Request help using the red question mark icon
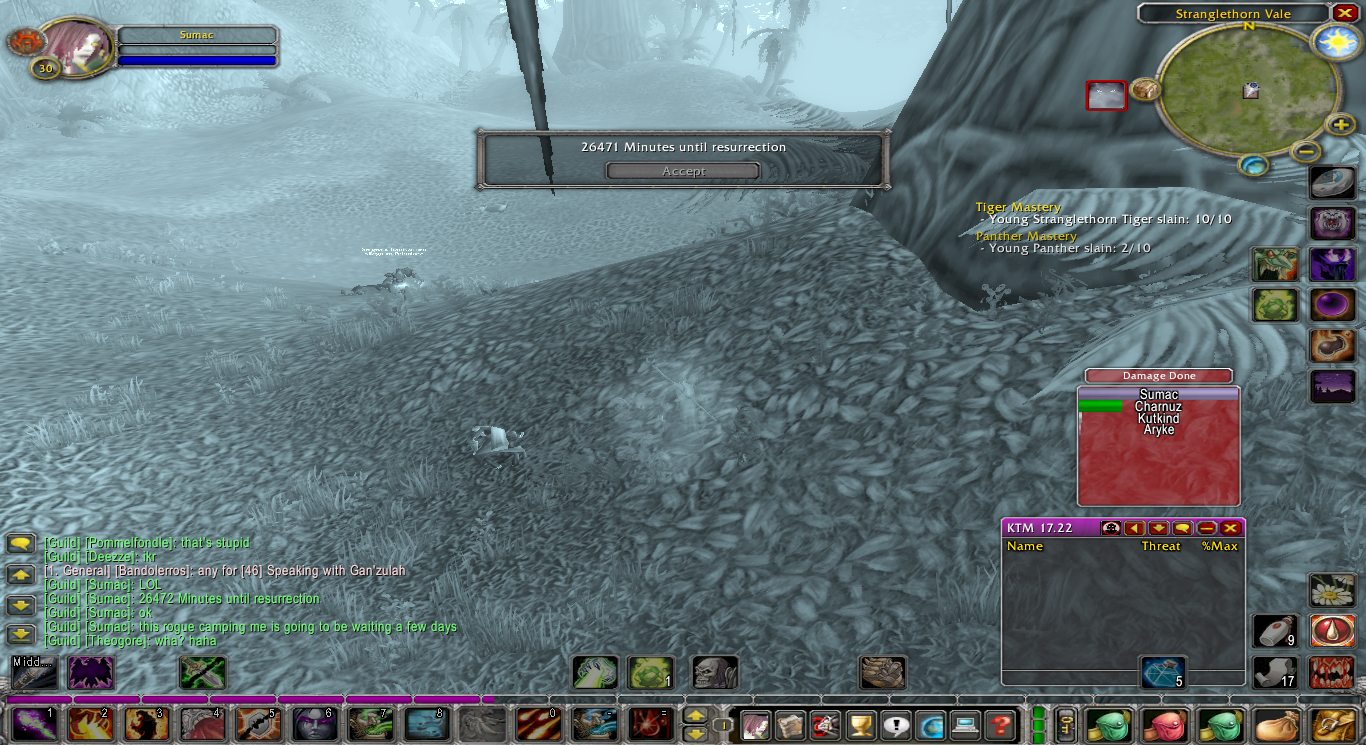The height and width of the screenshot is (745, 1366). coord(999,725)
